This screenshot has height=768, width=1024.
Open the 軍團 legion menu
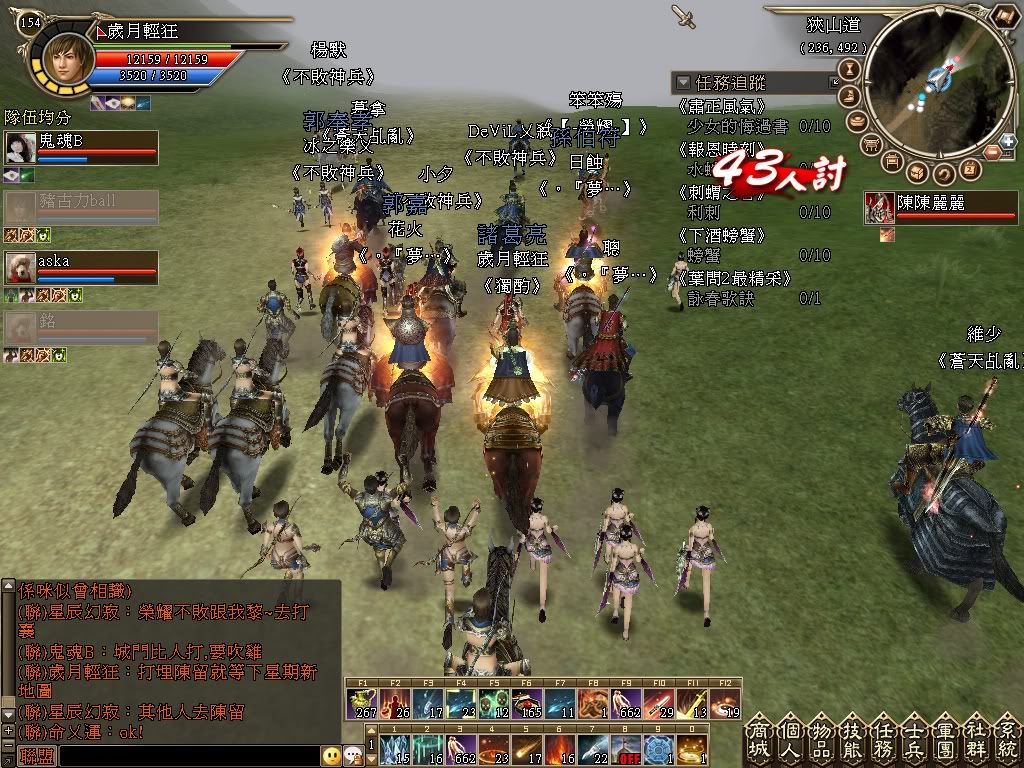[946, 741]
